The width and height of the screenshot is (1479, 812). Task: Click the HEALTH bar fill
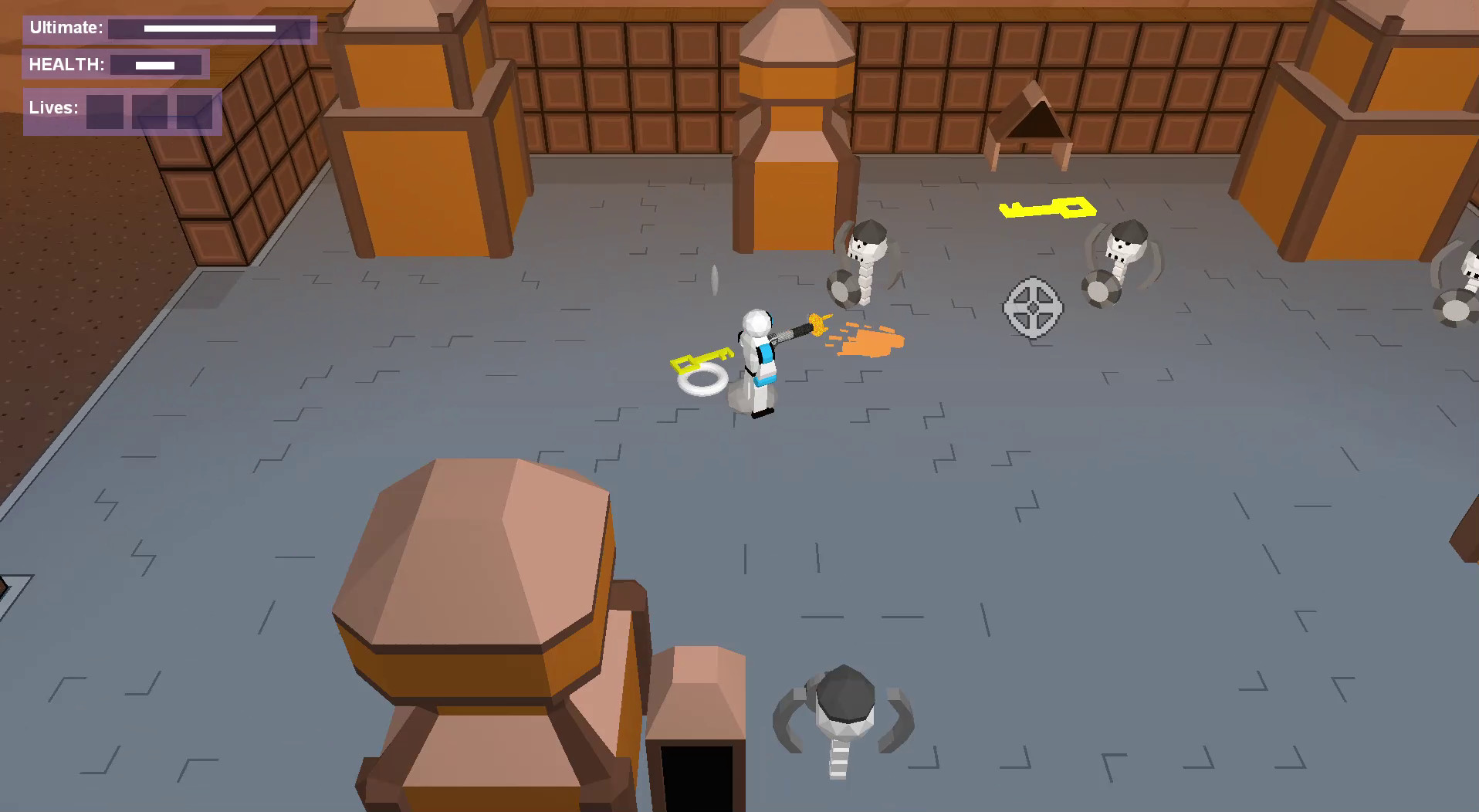tap(154, 64)
